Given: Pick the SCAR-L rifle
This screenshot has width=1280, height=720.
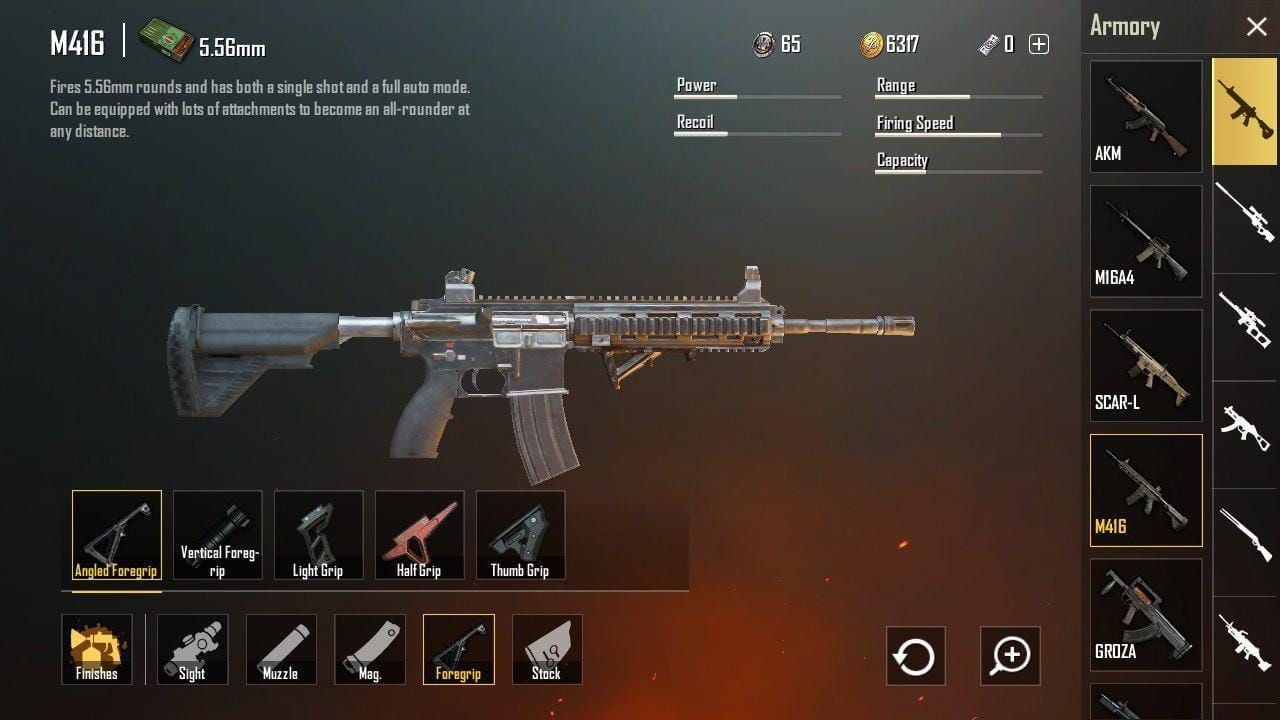Looking at the screenshot, I should click(x=1146, y=365).
